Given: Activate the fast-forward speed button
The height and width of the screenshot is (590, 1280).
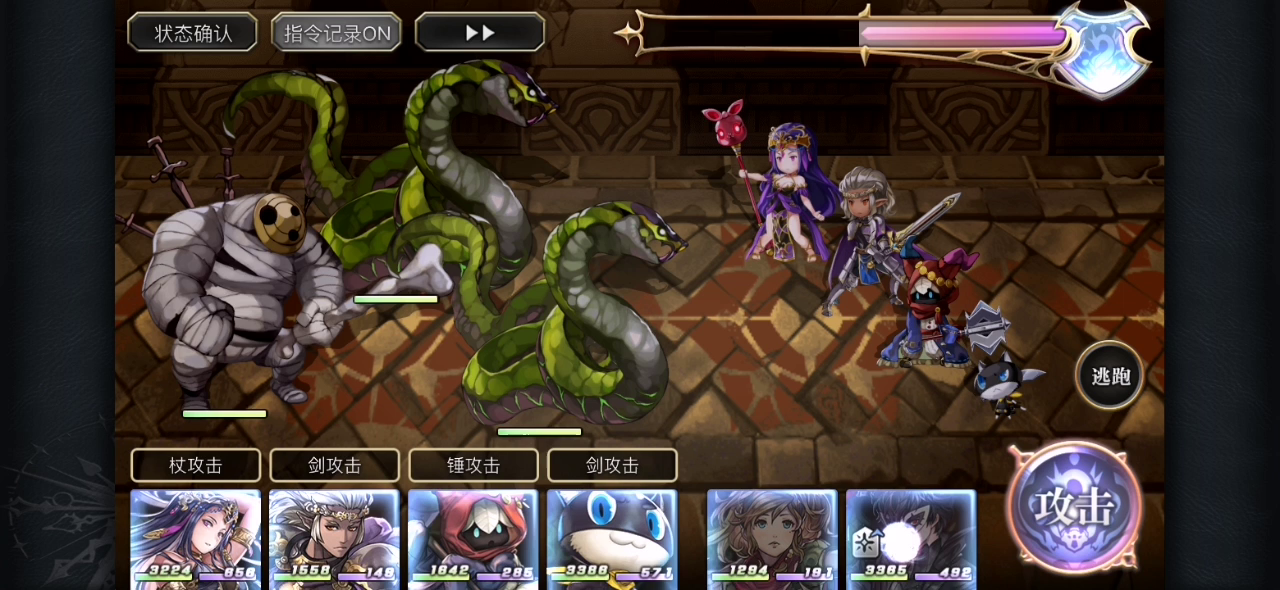Looking at the screenshot, I should (480, 32).
